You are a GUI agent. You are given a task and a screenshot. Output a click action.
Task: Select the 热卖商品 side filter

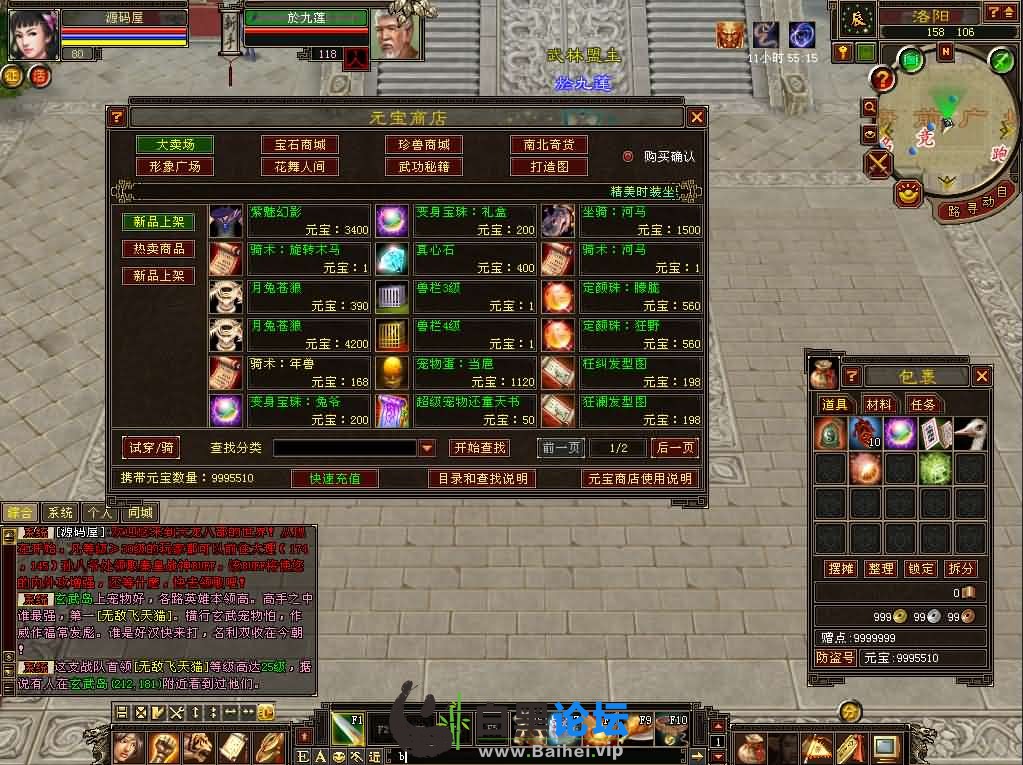click(x=158, y=248)
